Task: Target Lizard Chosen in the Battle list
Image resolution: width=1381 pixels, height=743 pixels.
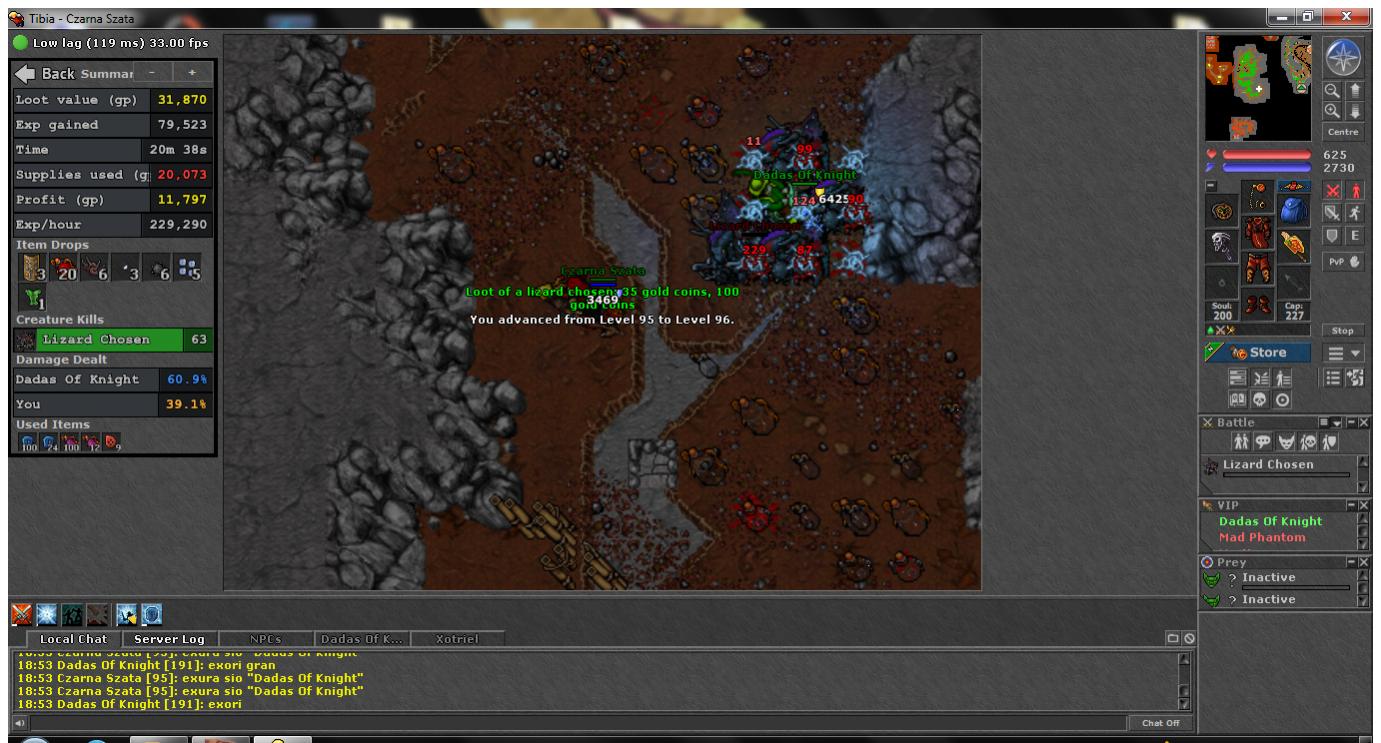Action: 1268,465
